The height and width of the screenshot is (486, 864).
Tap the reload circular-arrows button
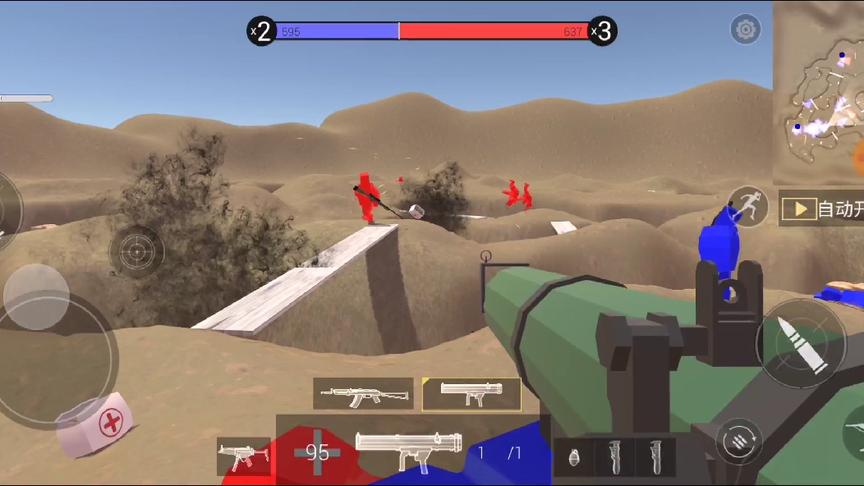tap(739, 441)
